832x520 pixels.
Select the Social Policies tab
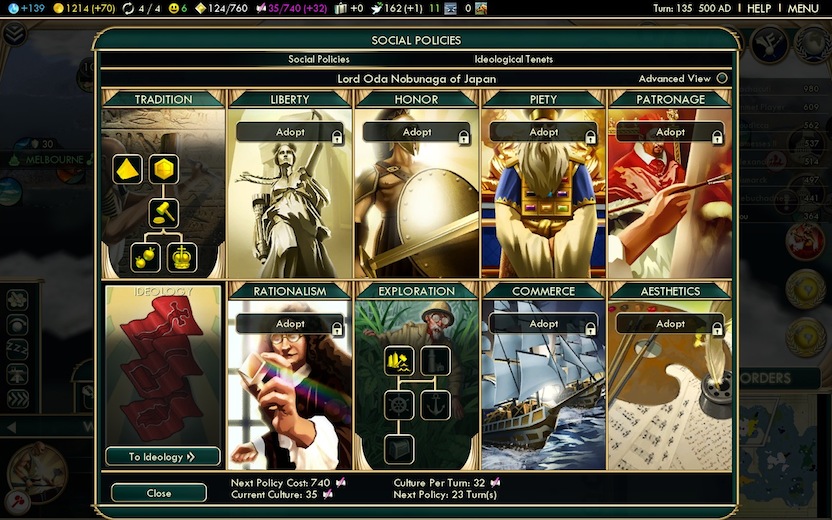click(x=318, y=59)
